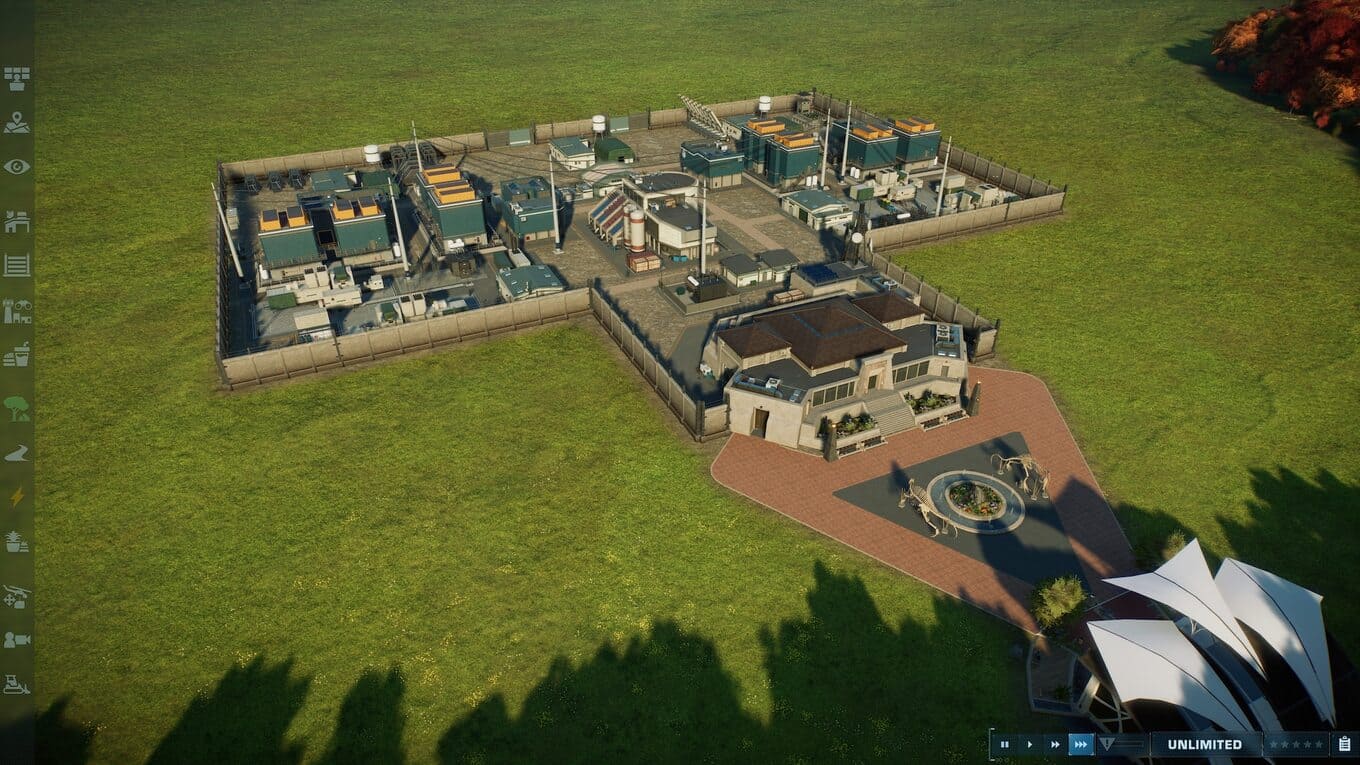Open the tree environment tools

tap(17, 408)
